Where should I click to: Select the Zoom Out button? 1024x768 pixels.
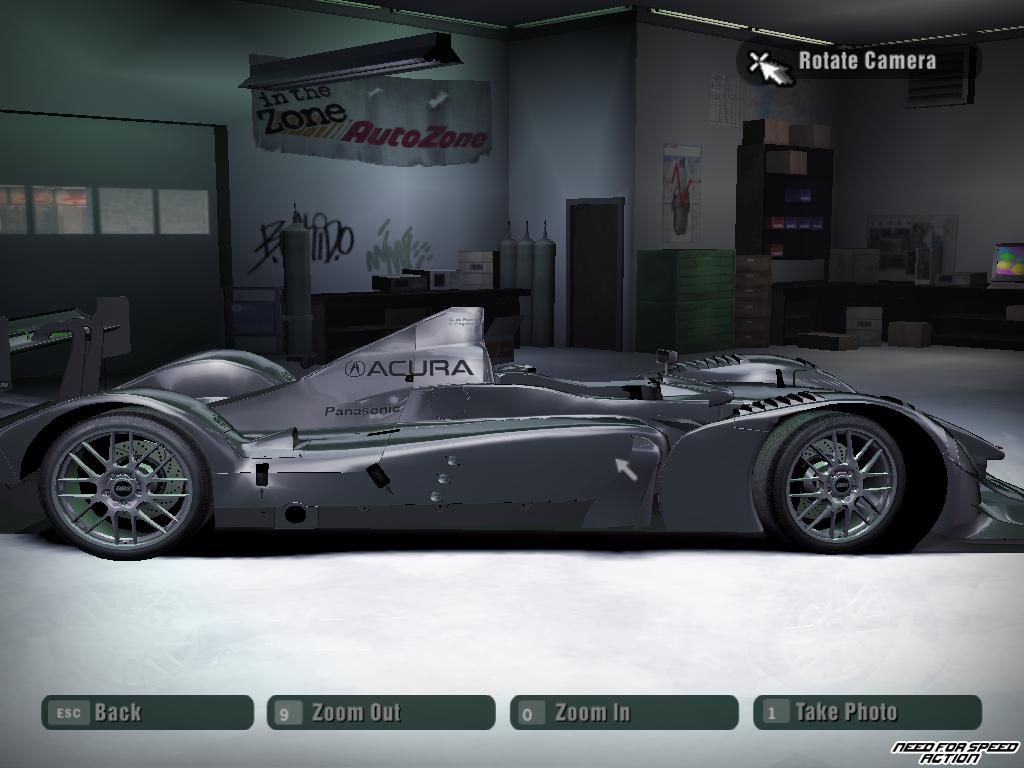coord(380,712)
